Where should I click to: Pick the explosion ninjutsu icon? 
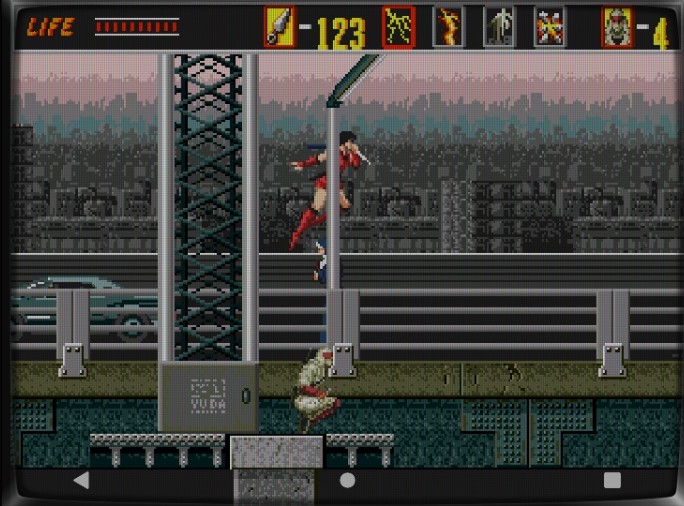(x=549, y=27)
